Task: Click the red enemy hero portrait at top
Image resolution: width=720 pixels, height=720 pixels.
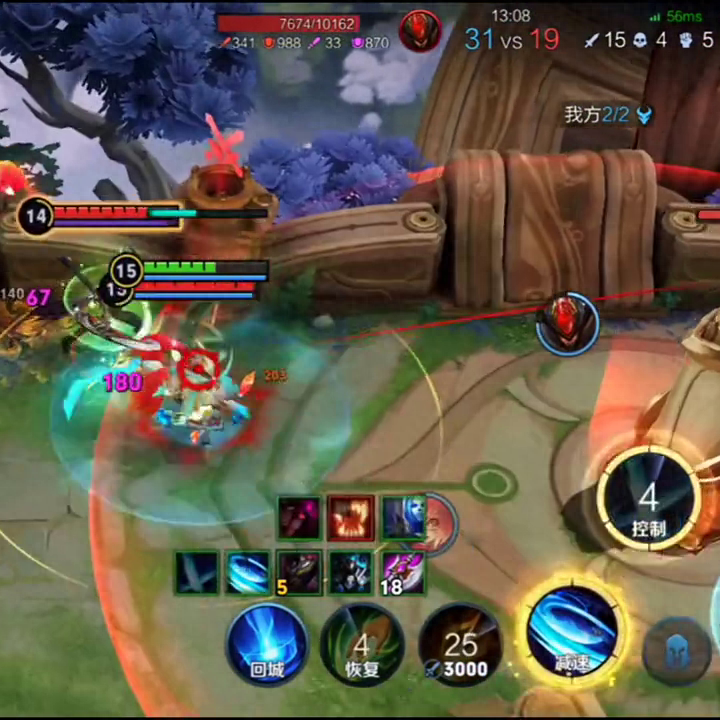Action: point(420,30)
